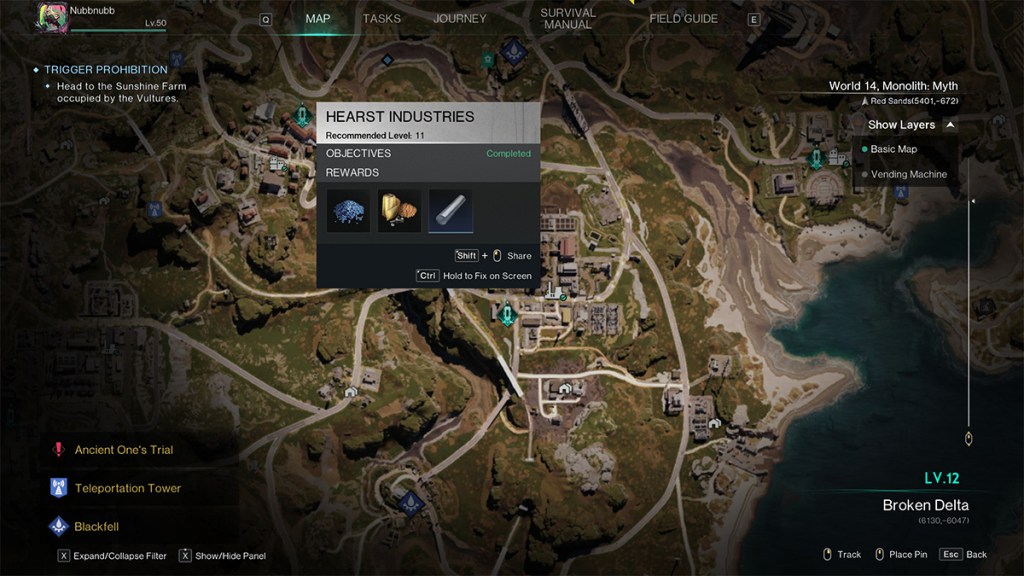This screenshot has width=1024, height=576.
Task: Switch to the Tasks tab
Action: point(381,19)
